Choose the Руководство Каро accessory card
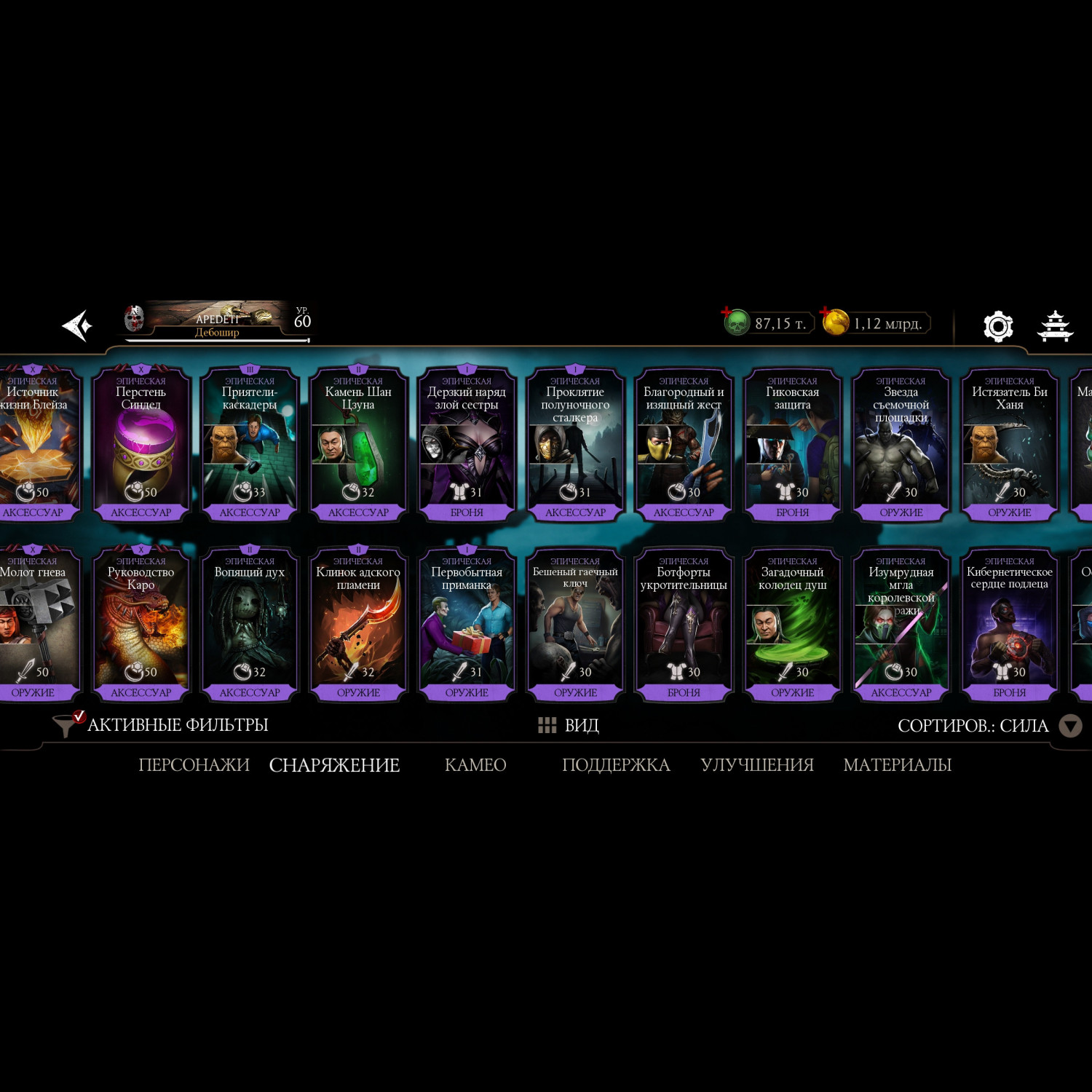Screen dimensions: 1092x1092 point(141,625)
